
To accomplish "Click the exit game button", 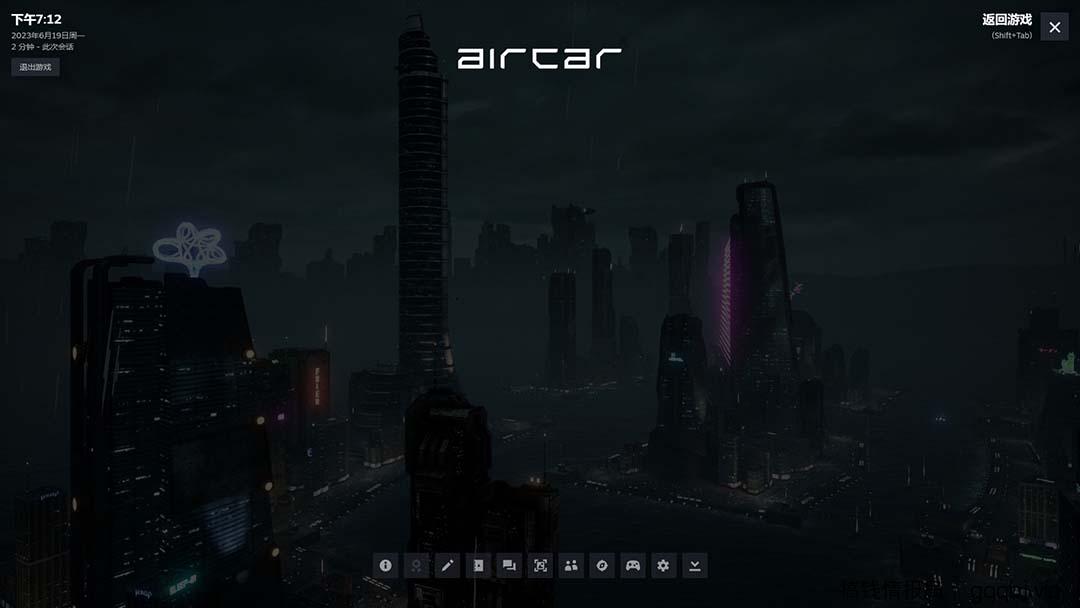I will click(36, 67).
